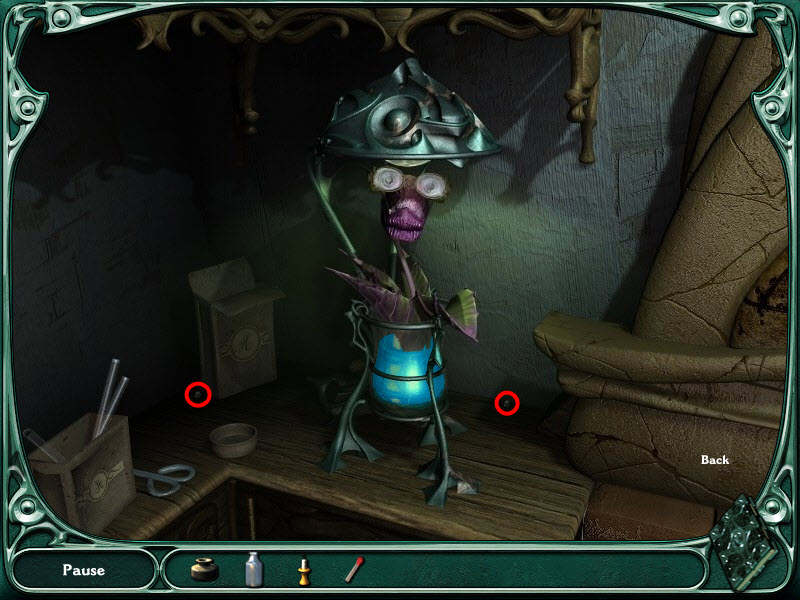Pick the glass bottle from inventory
The height and width of the screenshot is (600, 800).
[254, 569]
